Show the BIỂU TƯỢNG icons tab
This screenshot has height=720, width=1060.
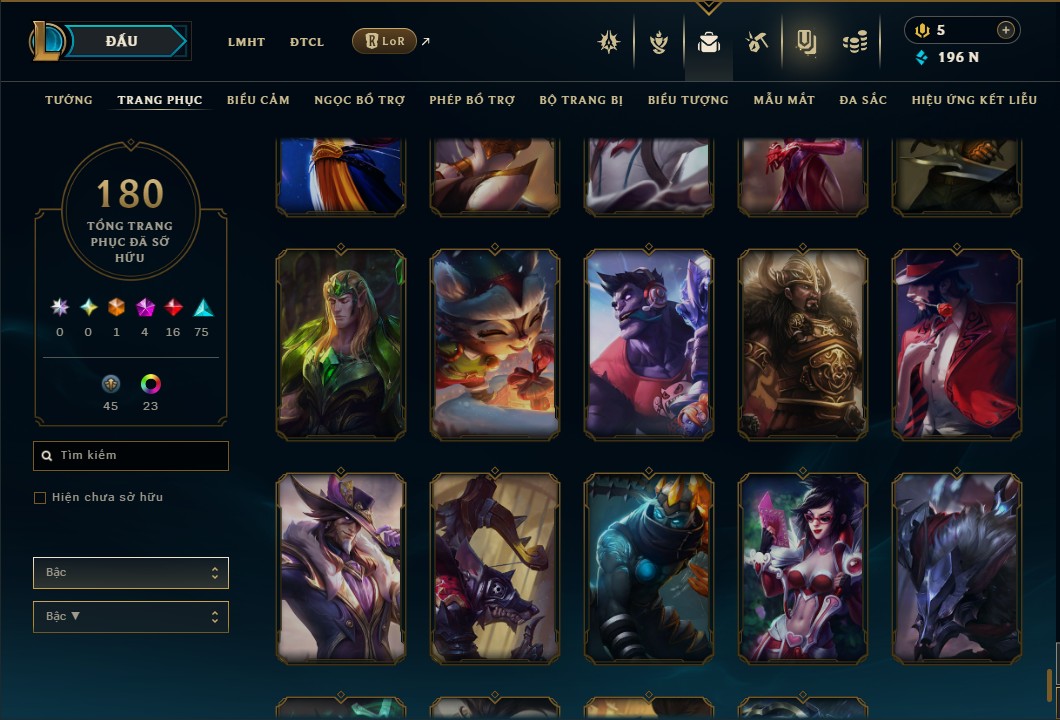688,100
